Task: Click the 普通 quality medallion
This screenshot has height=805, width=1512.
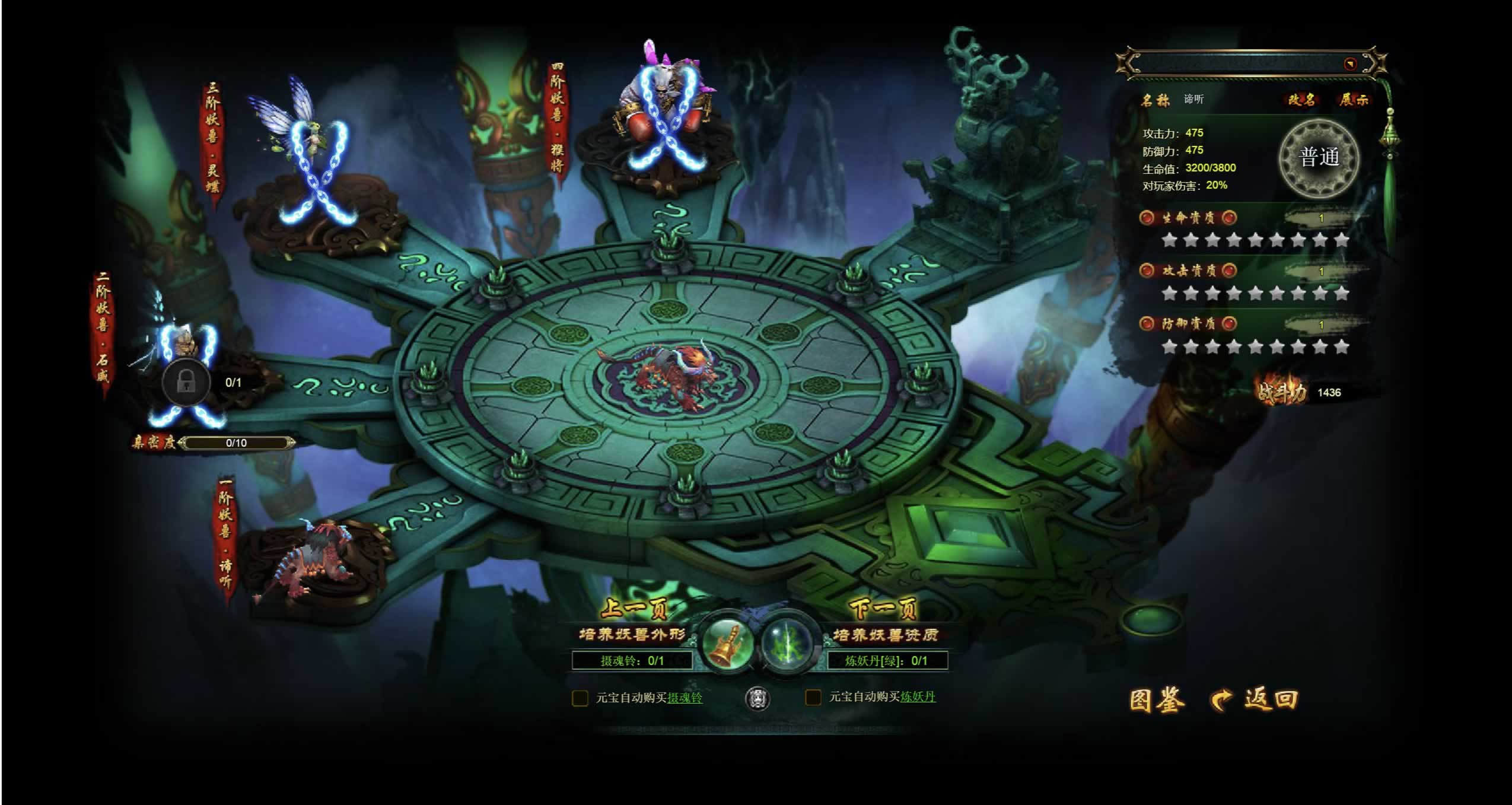Action: point(1319,158)
